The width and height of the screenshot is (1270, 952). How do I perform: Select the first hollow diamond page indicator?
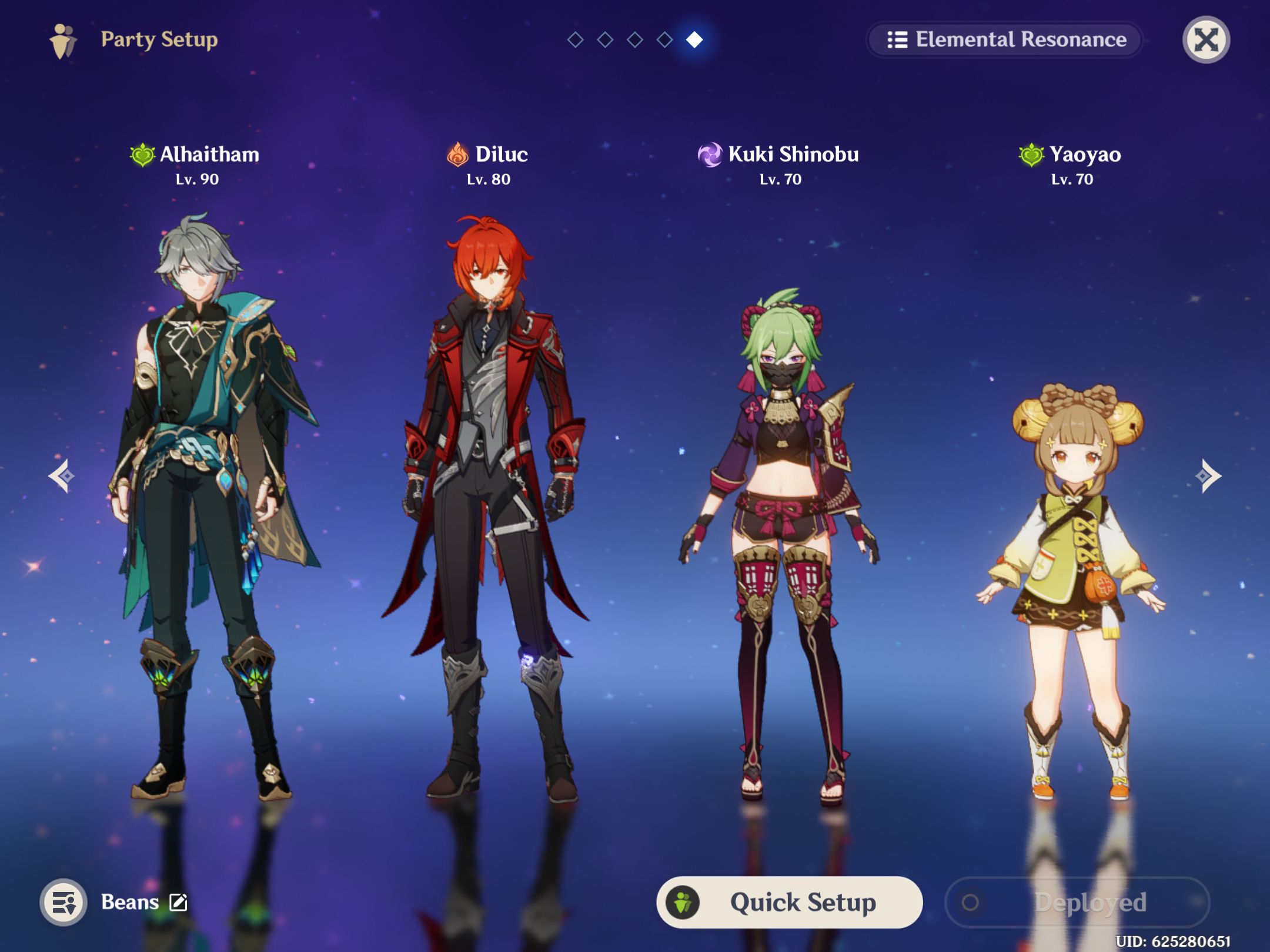pyautogui.click(x=574, y=40)
